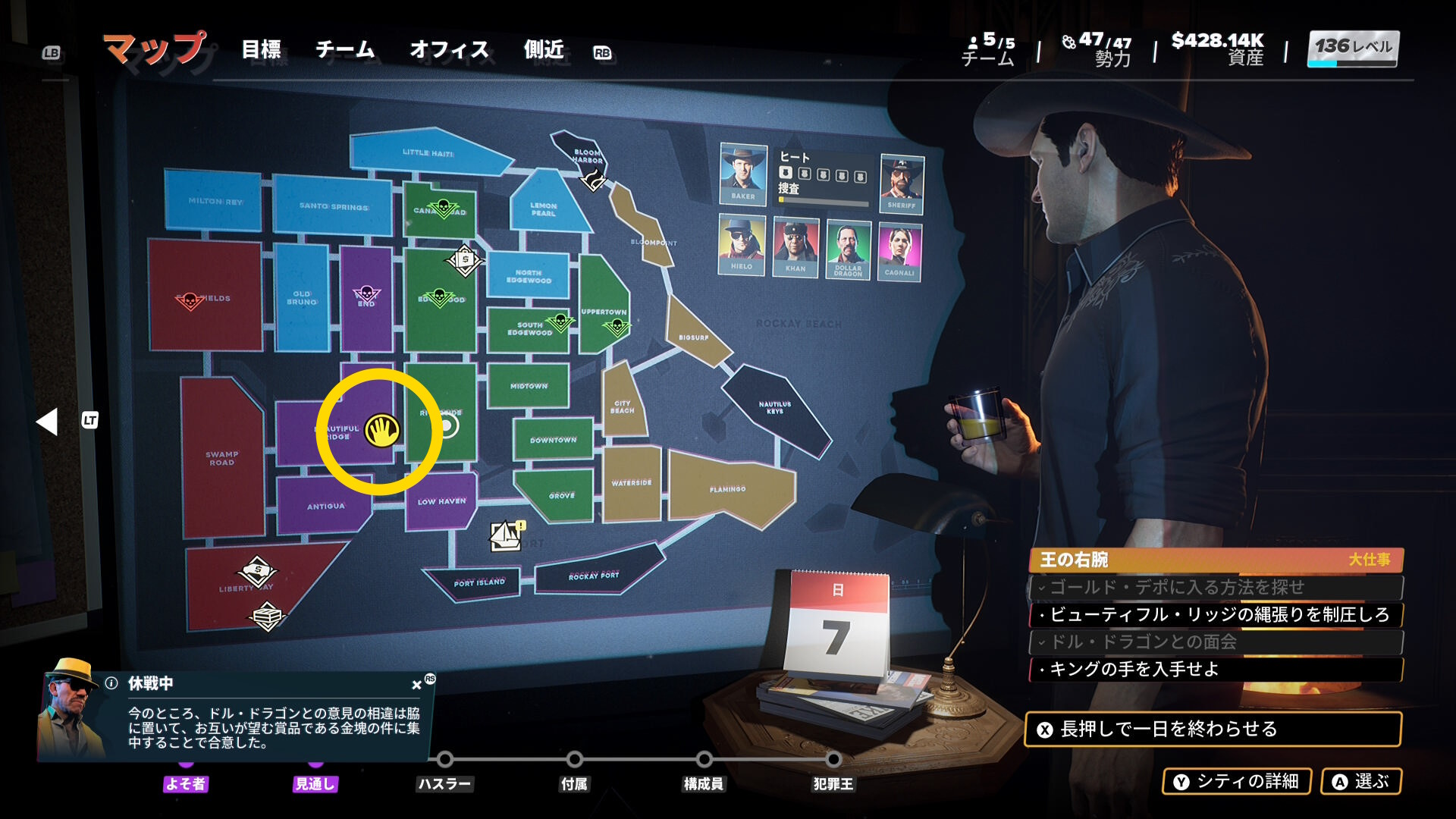Pick the Downtown district tile

(x=553, y=440)
